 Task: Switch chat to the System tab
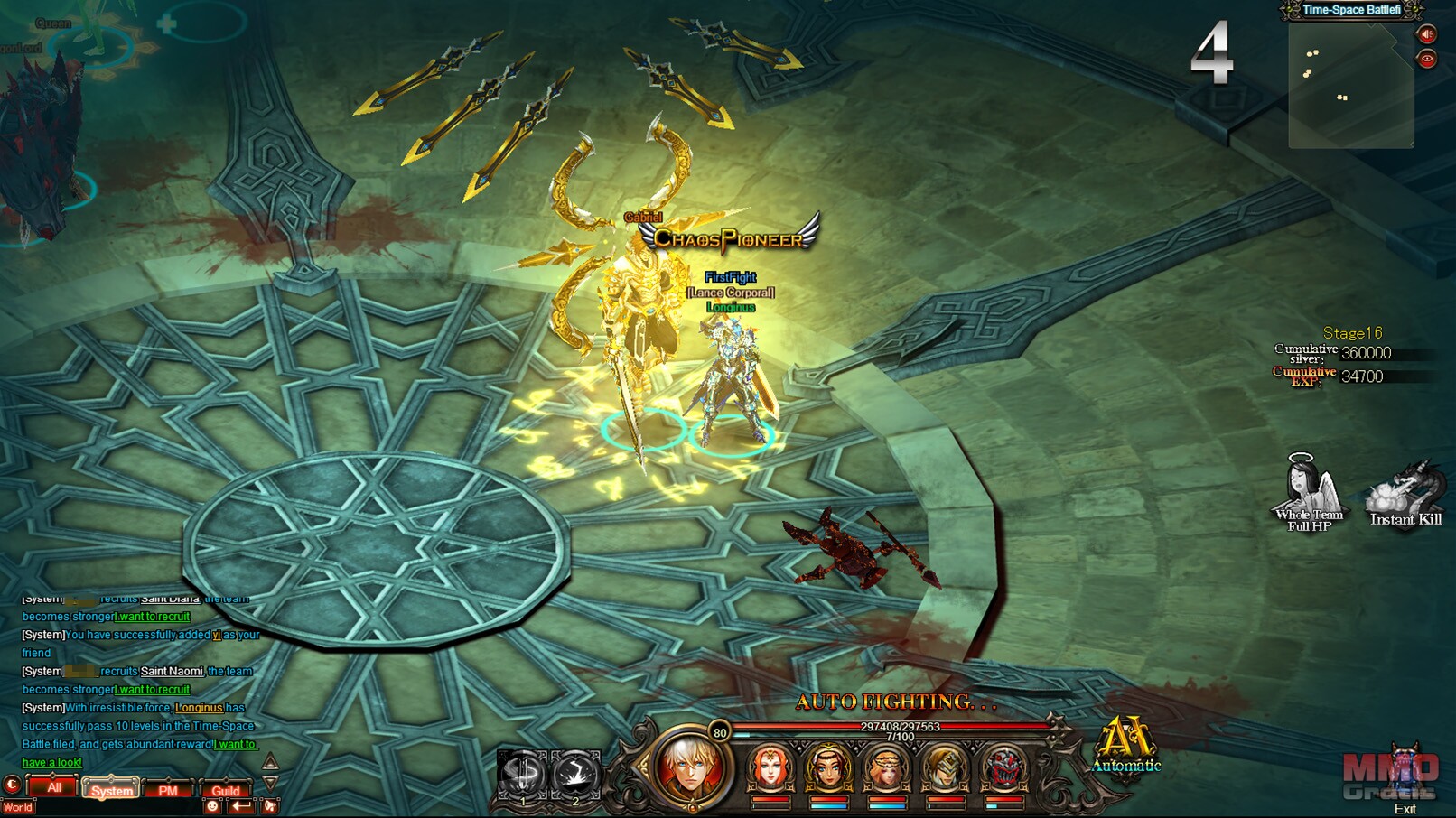(112, 790)
